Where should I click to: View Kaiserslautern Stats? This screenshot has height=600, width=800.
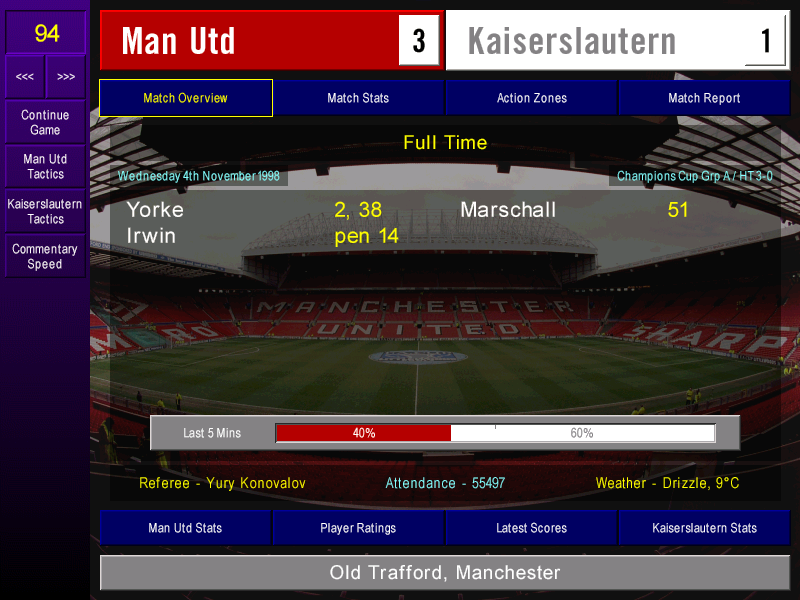(704, 528)
